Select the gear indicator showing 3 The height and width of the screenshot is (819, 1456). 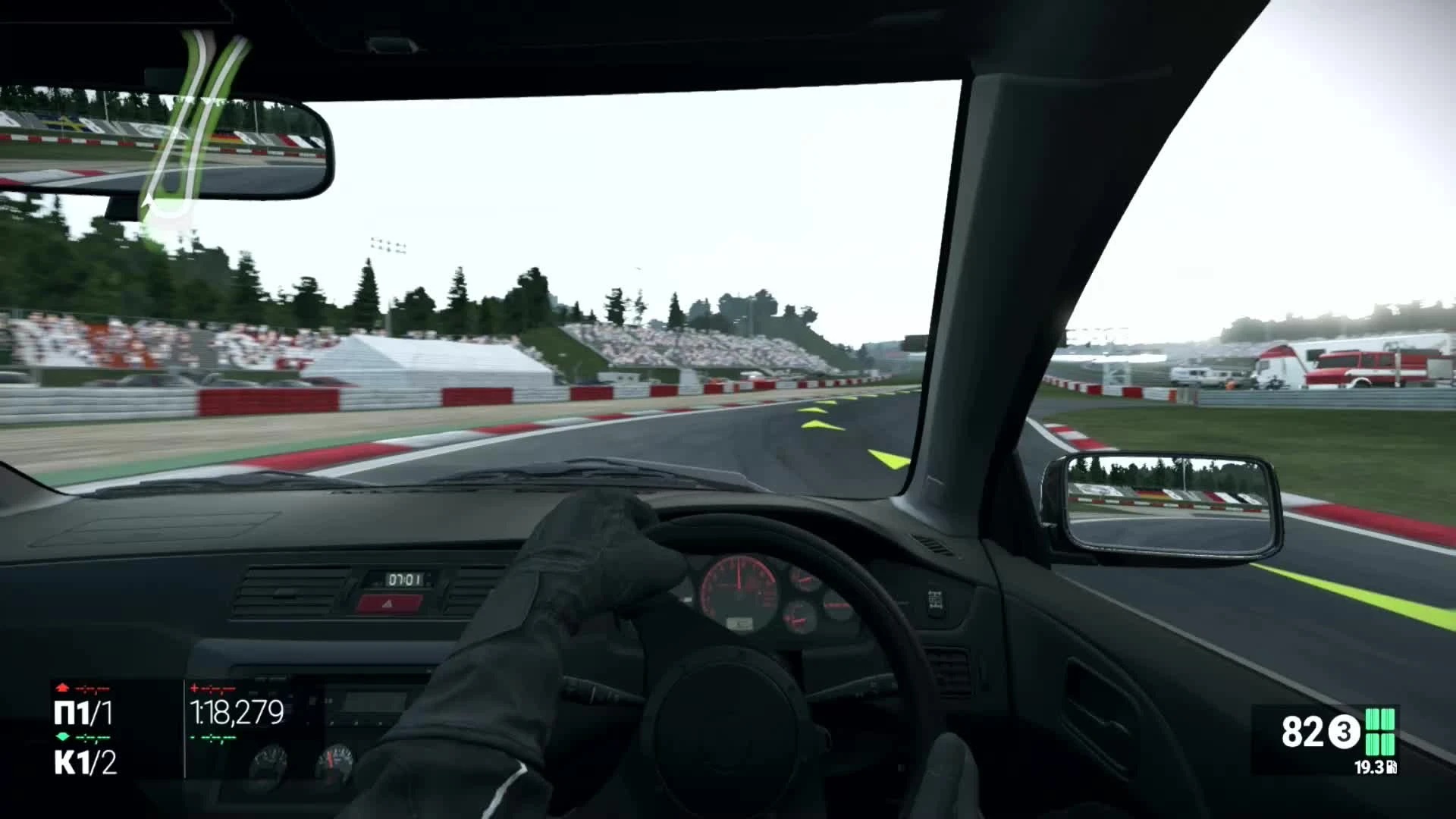click(1345, 732)
